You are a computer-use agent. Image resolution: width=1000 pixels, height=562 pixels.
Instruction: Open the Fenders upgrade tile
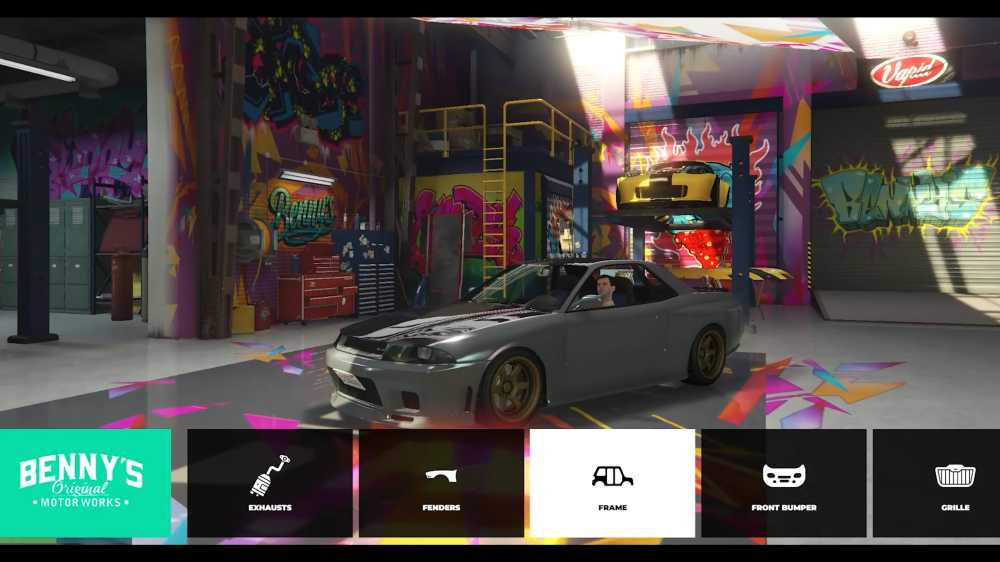pos(441,483)
